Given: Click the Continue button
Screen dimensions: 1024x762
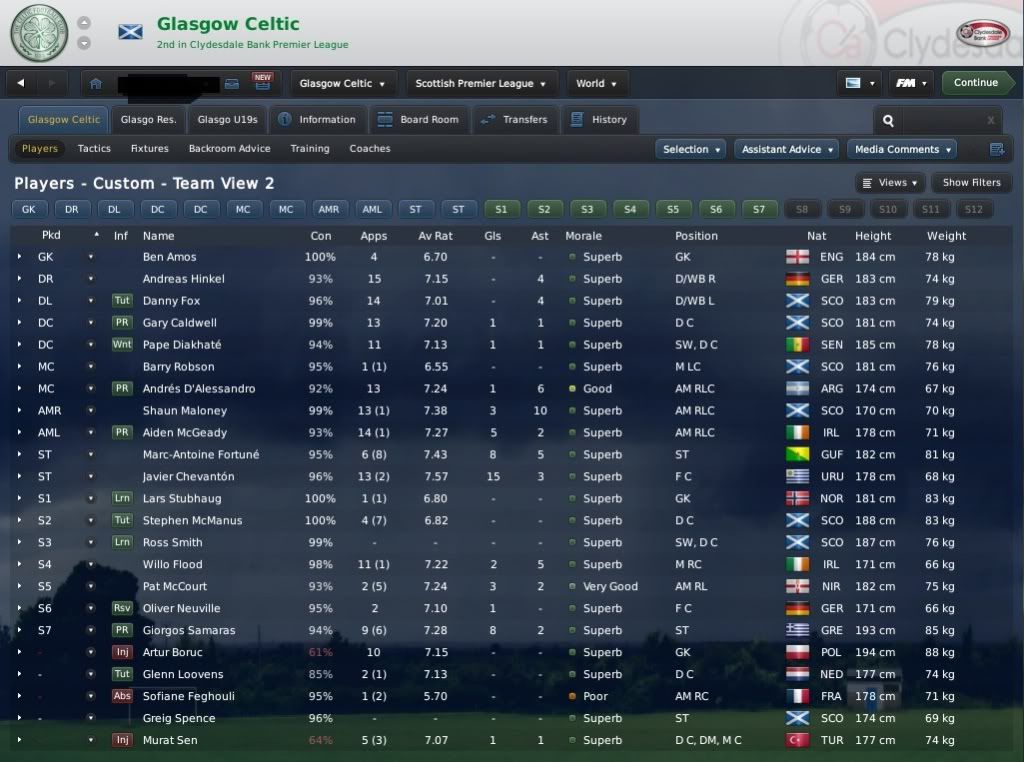Looking at the screenshot, I should click(x=975, y=83).
